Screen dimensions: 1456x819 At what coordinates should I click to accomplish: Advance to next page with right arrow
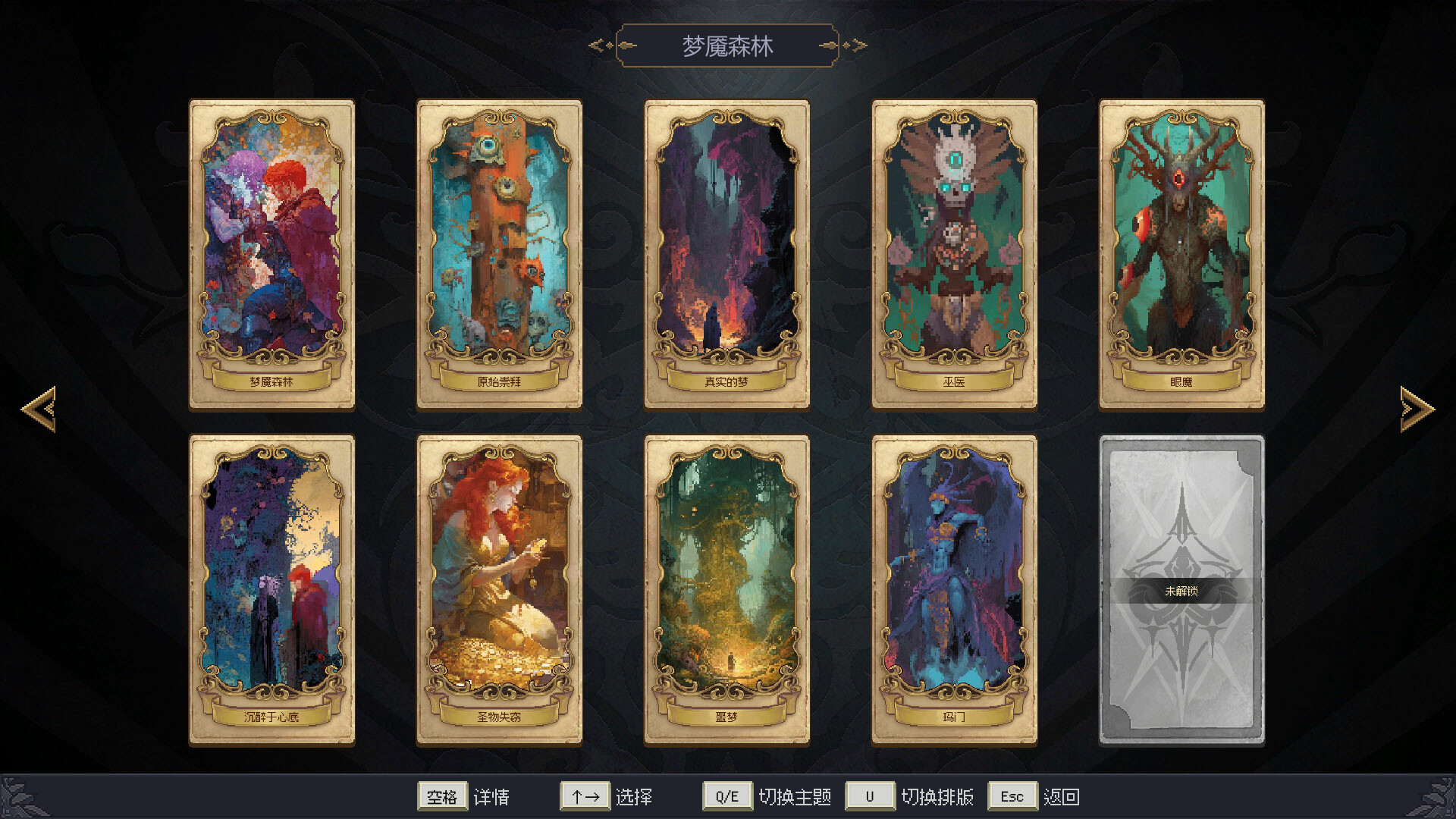(1415, 409)
